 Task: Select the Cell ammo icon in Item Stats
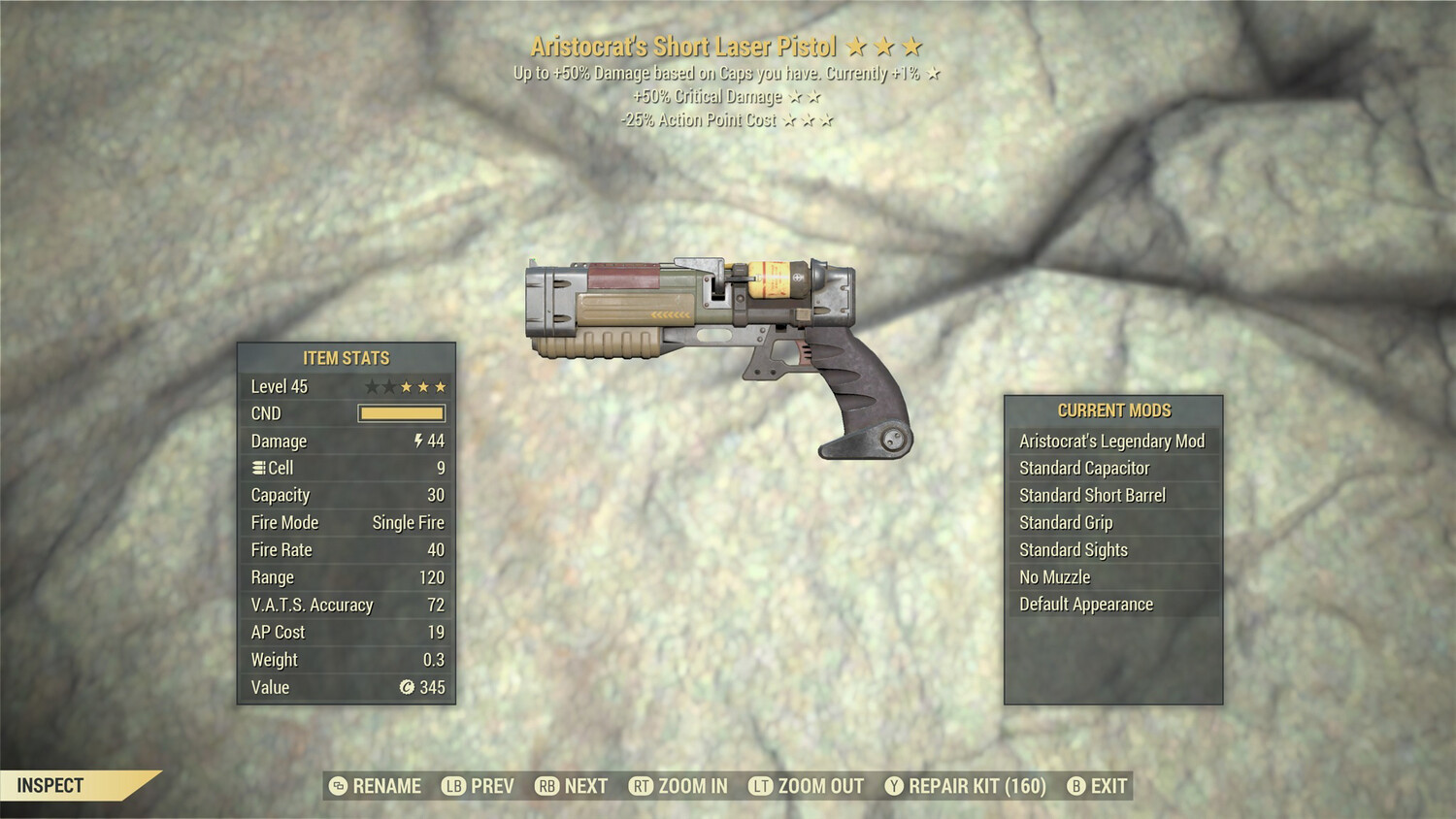[x=257, y=467]
